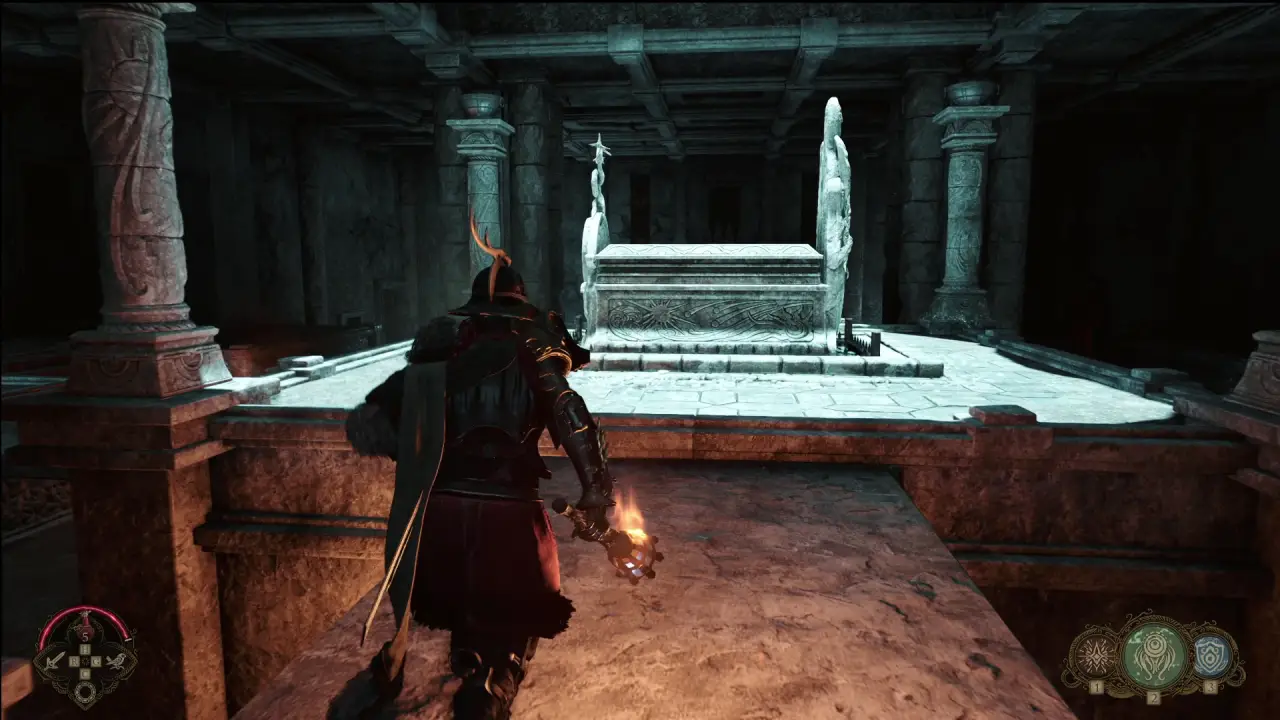Select the bird companion quick slot
The image size is (1280, 720).
[117, 659]
